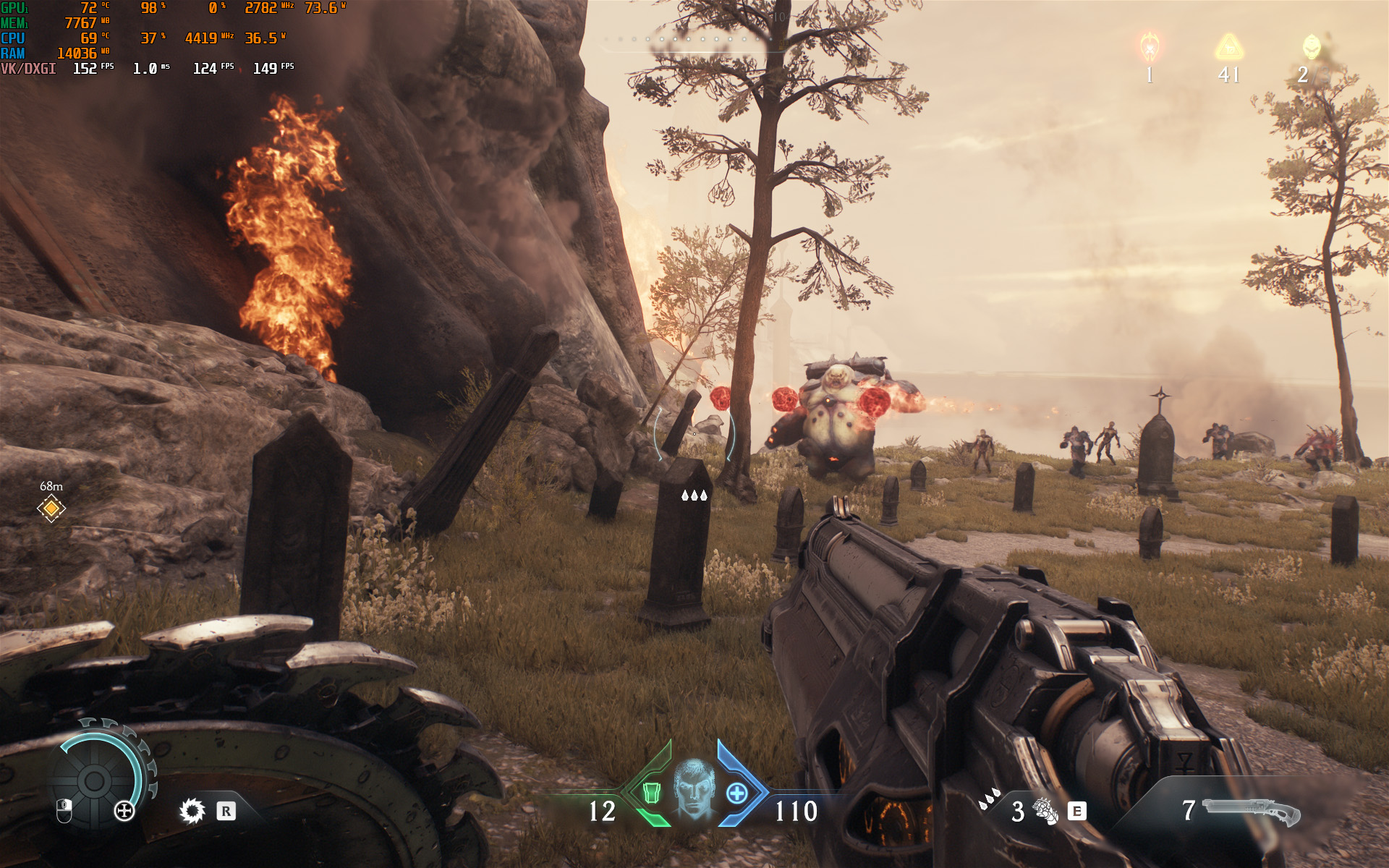The width and height of the screenshot is (1389, 868).
Task: Click the Slayer helmet extra lives icon
Action: pyautogui.click(x=1311, y=48)
